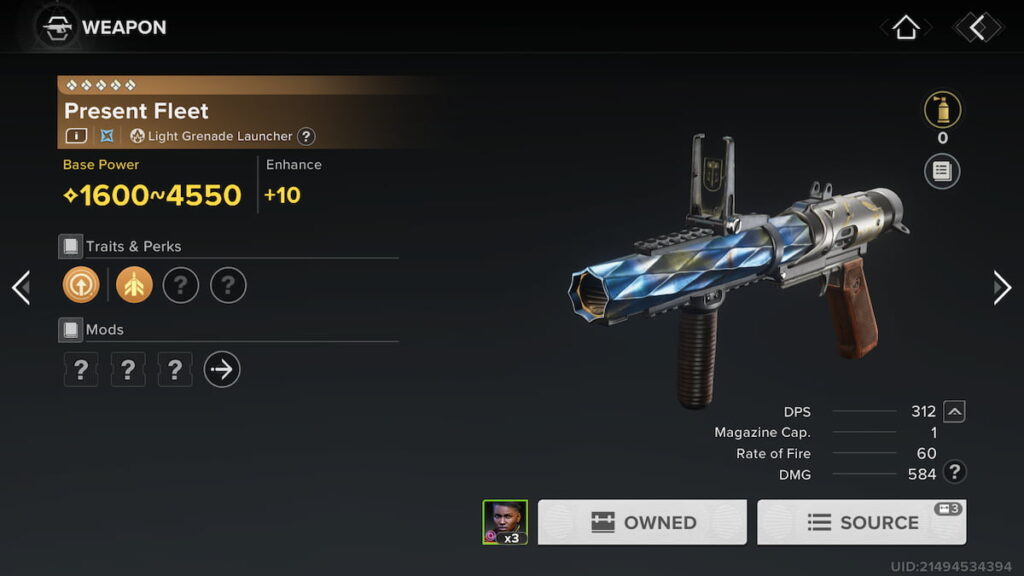Click the back arrow button
This screenshot has width=1024, height=576.
click(x=977, y=28)
